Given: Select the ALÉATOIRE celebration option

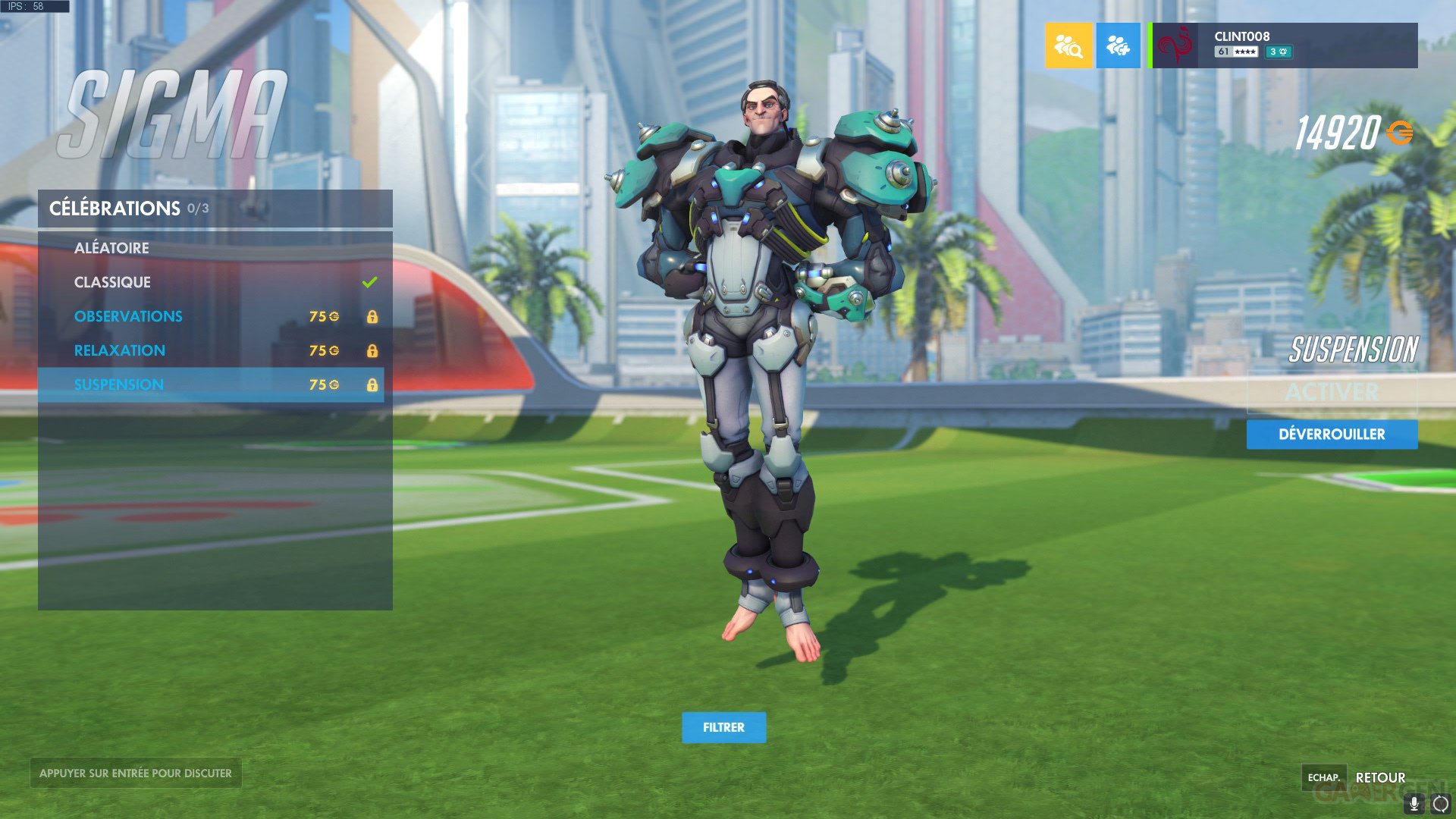Looking at the screenshot, I should [111, 248].
